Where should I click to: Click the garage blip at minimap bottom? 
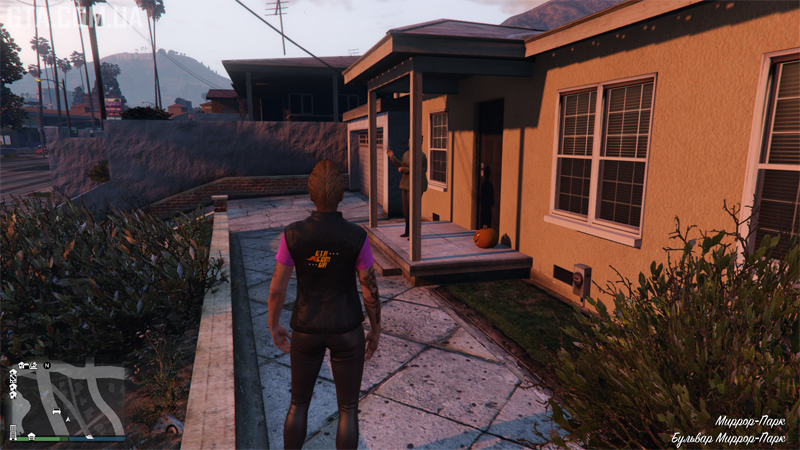32,435
